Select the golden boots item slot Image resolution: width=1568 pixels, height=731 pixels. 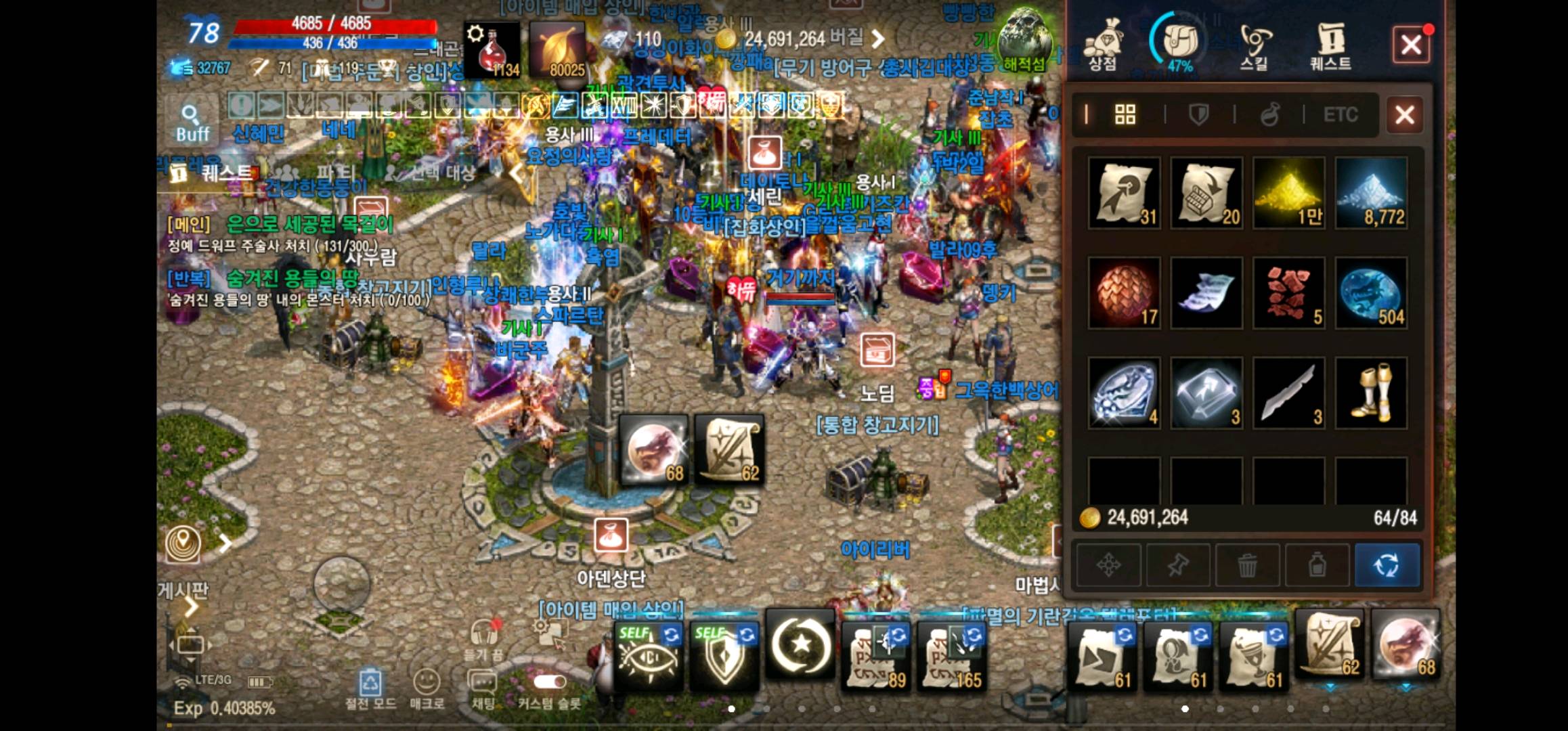point(1372,393)
